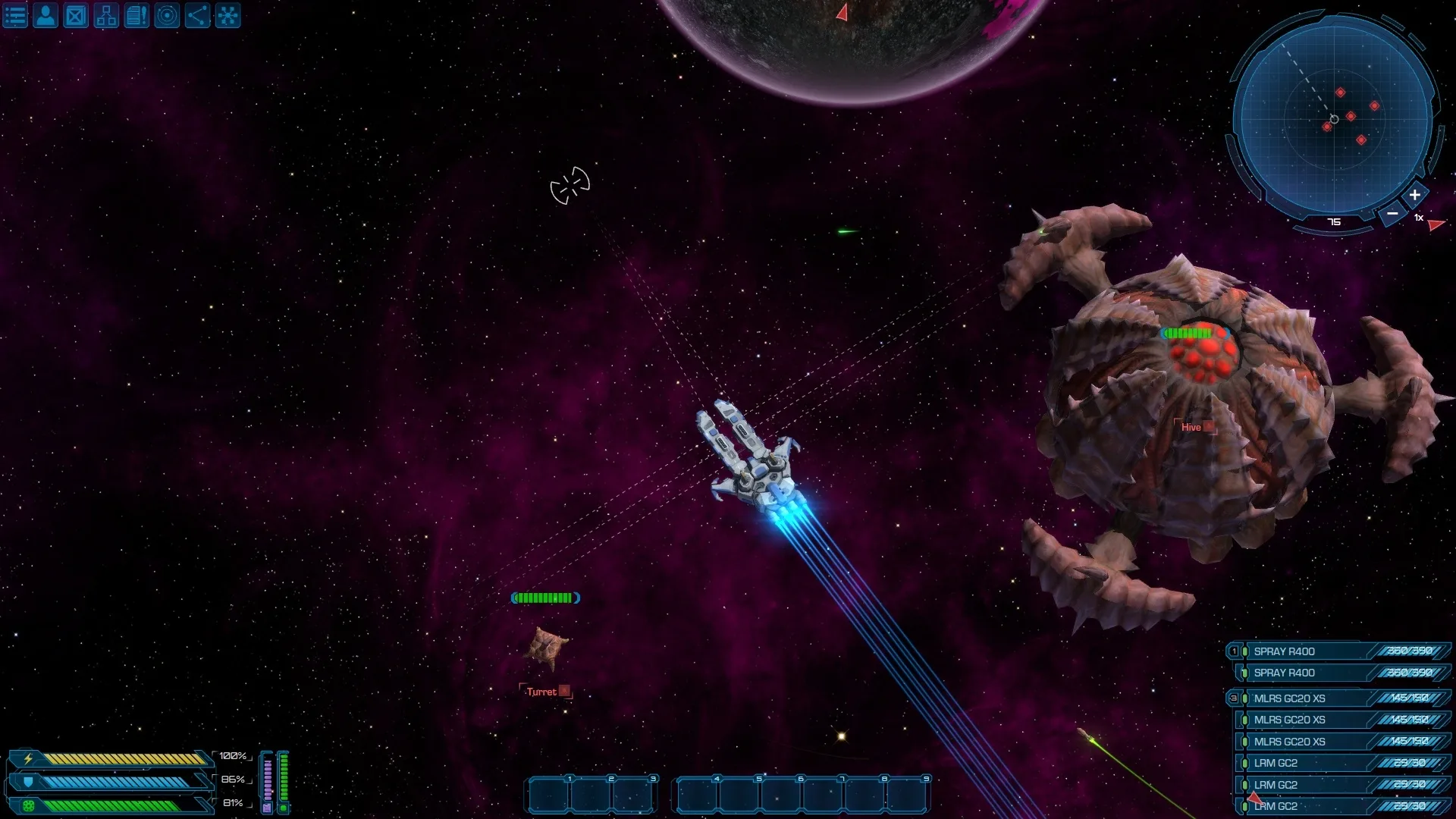Select weapon group 3 MLRS GC20 XS row
The image size is (1456, 819).
click(1338, 698)
